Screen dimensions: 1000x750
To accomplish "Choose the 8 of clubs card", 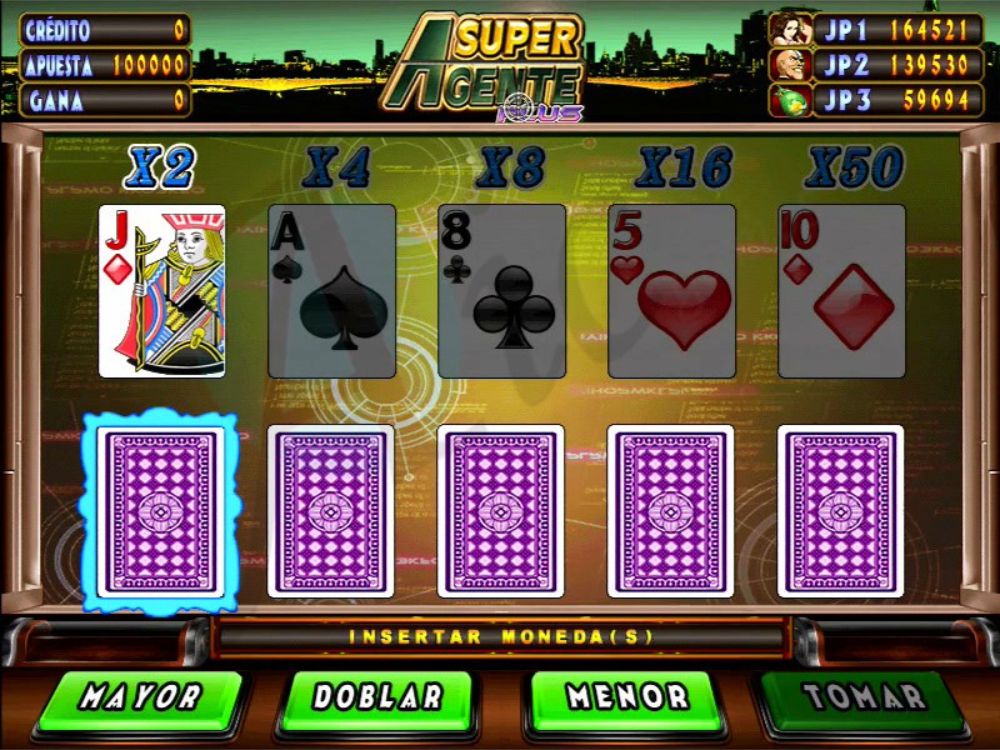I will (x=502, y=291).
